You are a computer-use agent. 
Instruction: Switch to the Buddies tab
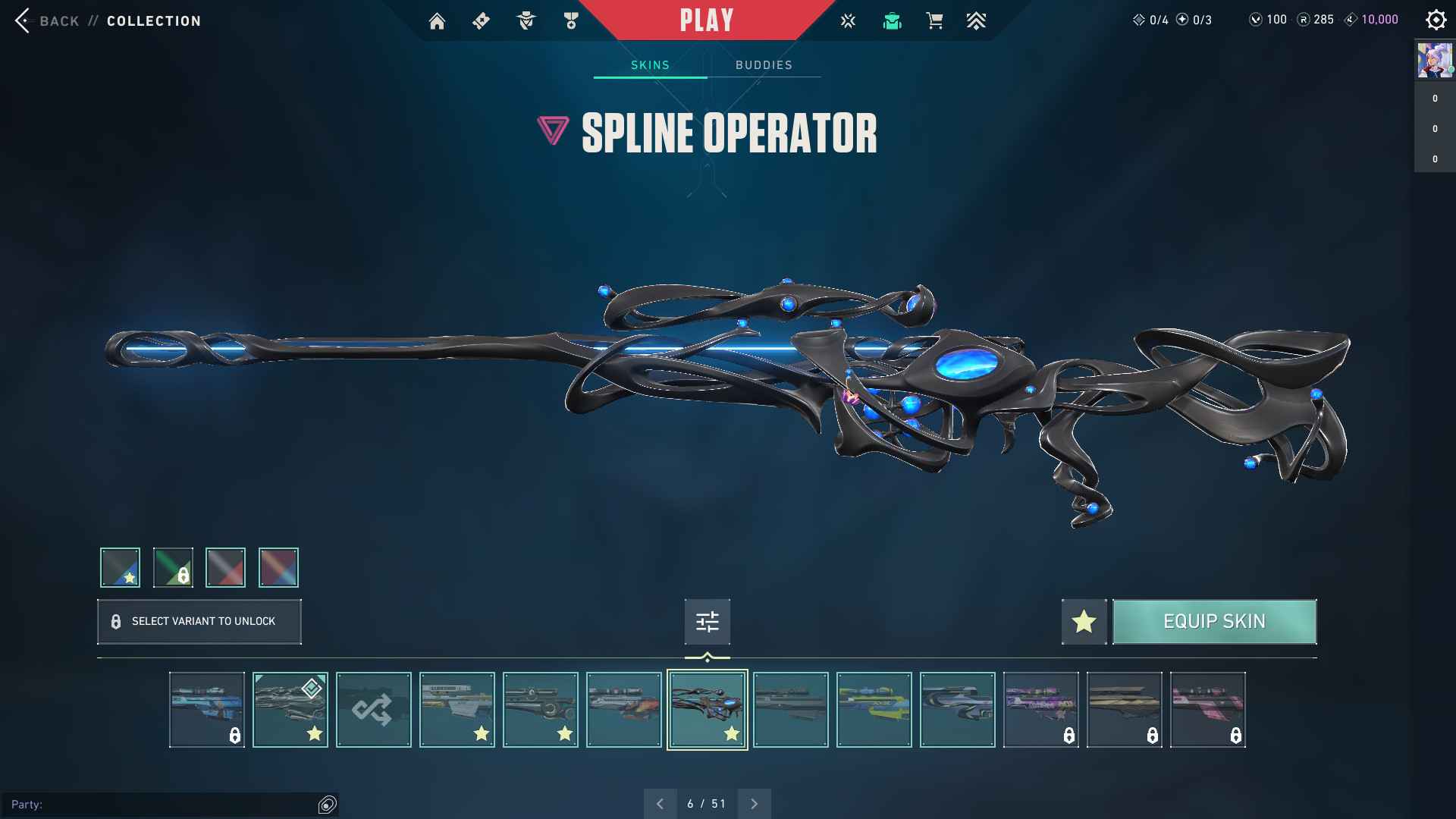click(764, 65)
